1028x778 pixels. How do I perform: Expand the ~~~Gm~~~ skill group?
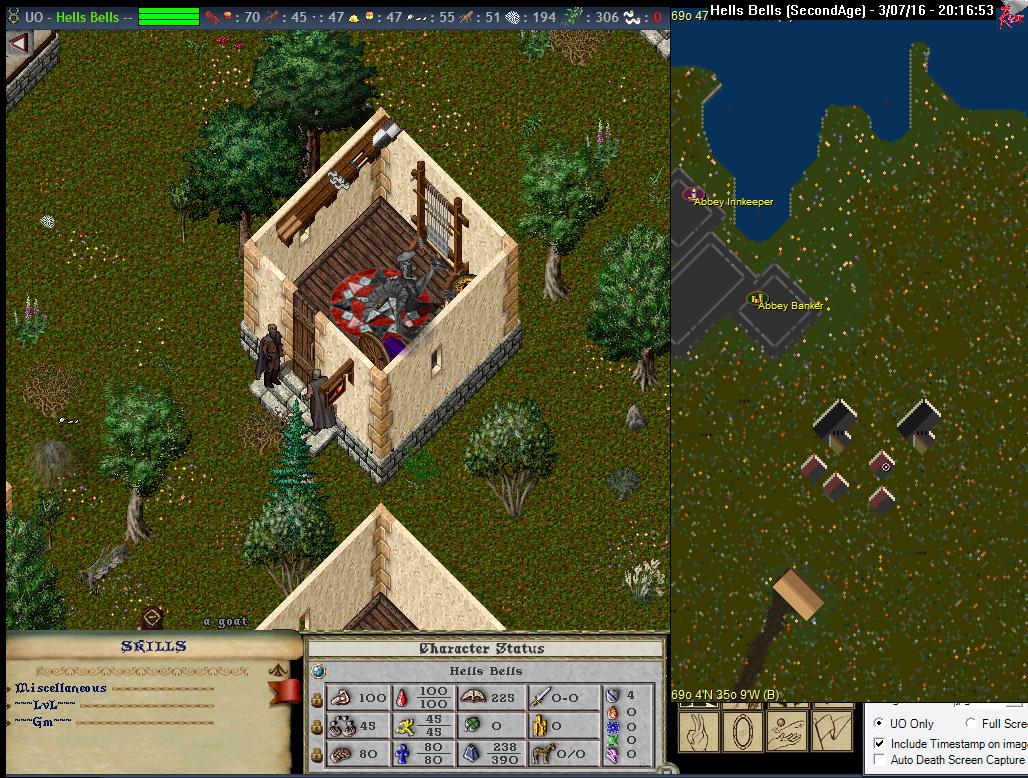(43, 722)
